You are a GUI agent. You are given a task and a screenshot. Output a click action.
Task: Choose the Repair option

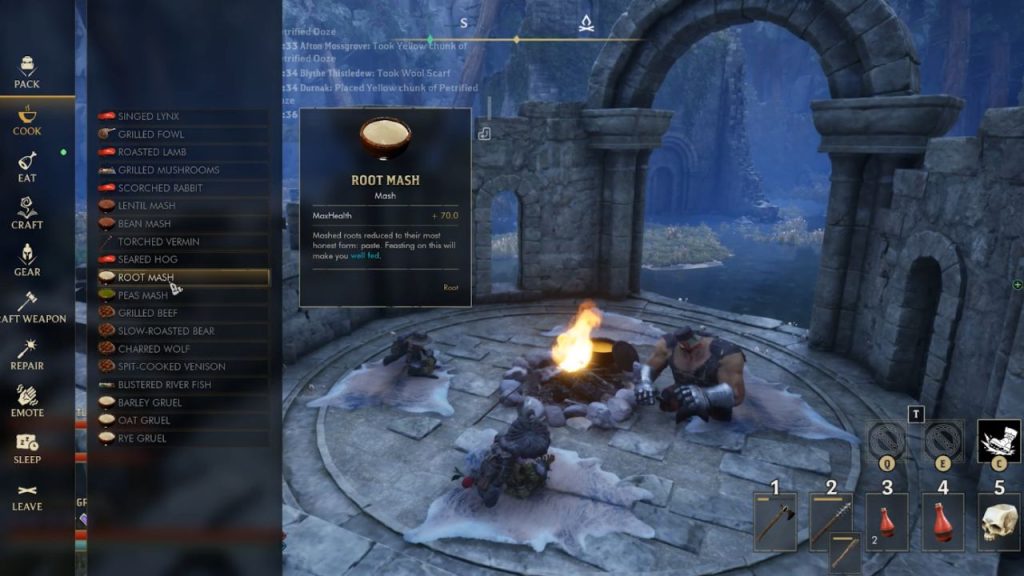point(27,354)
